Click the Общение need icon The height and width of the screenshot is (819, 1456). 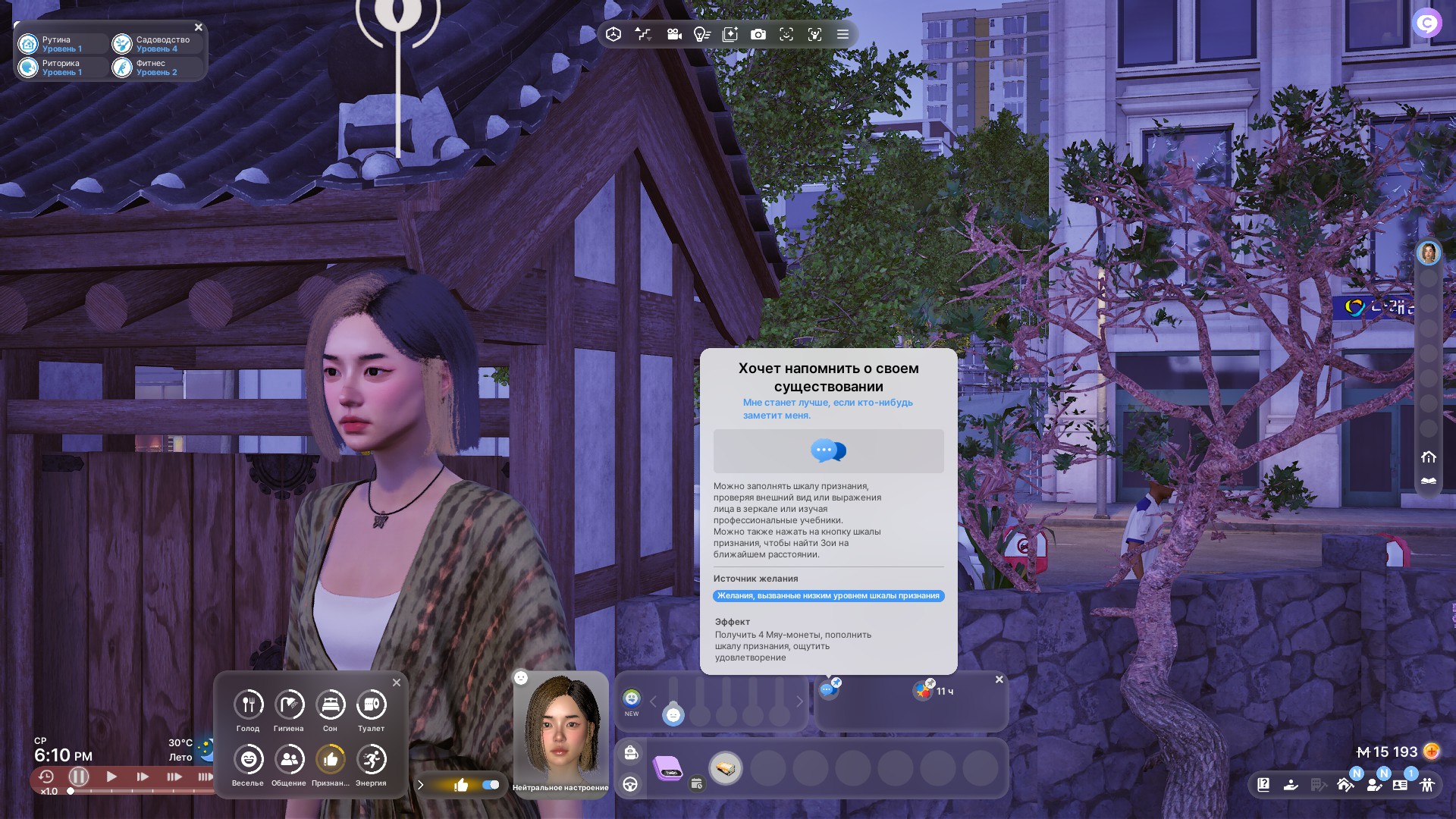(289, 760)
